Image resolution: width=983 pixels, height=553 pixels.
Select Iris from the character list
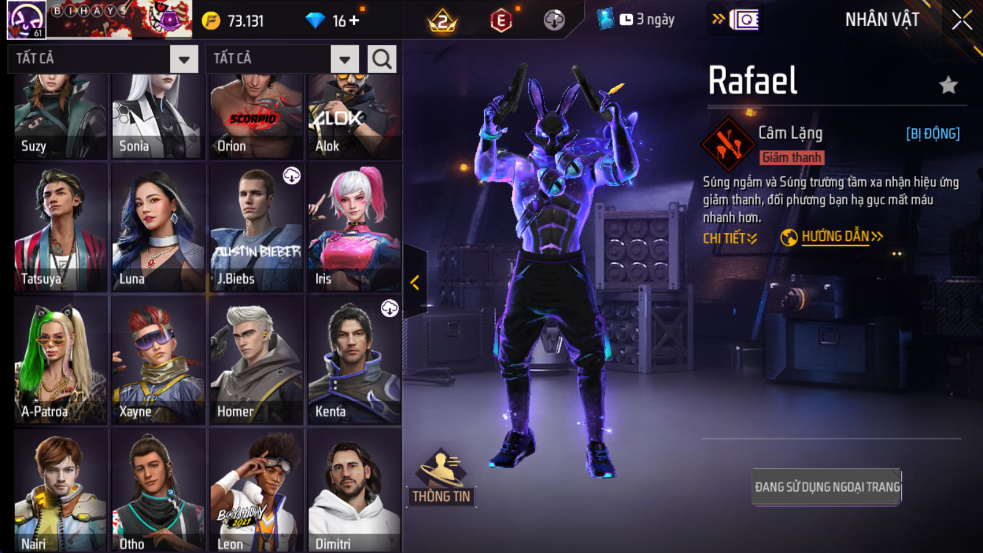[354, 228]
